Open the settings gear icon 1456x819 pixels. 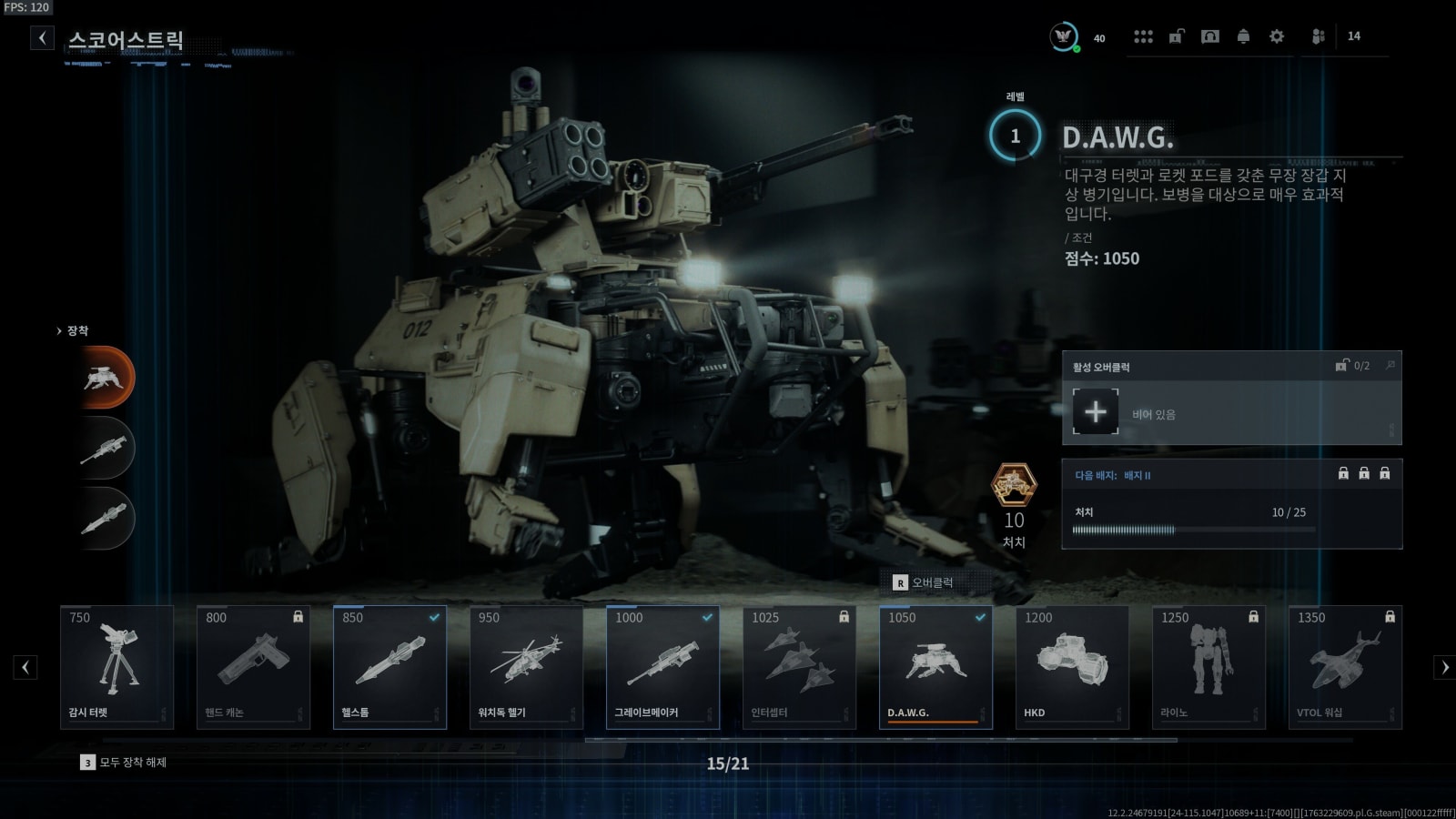1277,36
